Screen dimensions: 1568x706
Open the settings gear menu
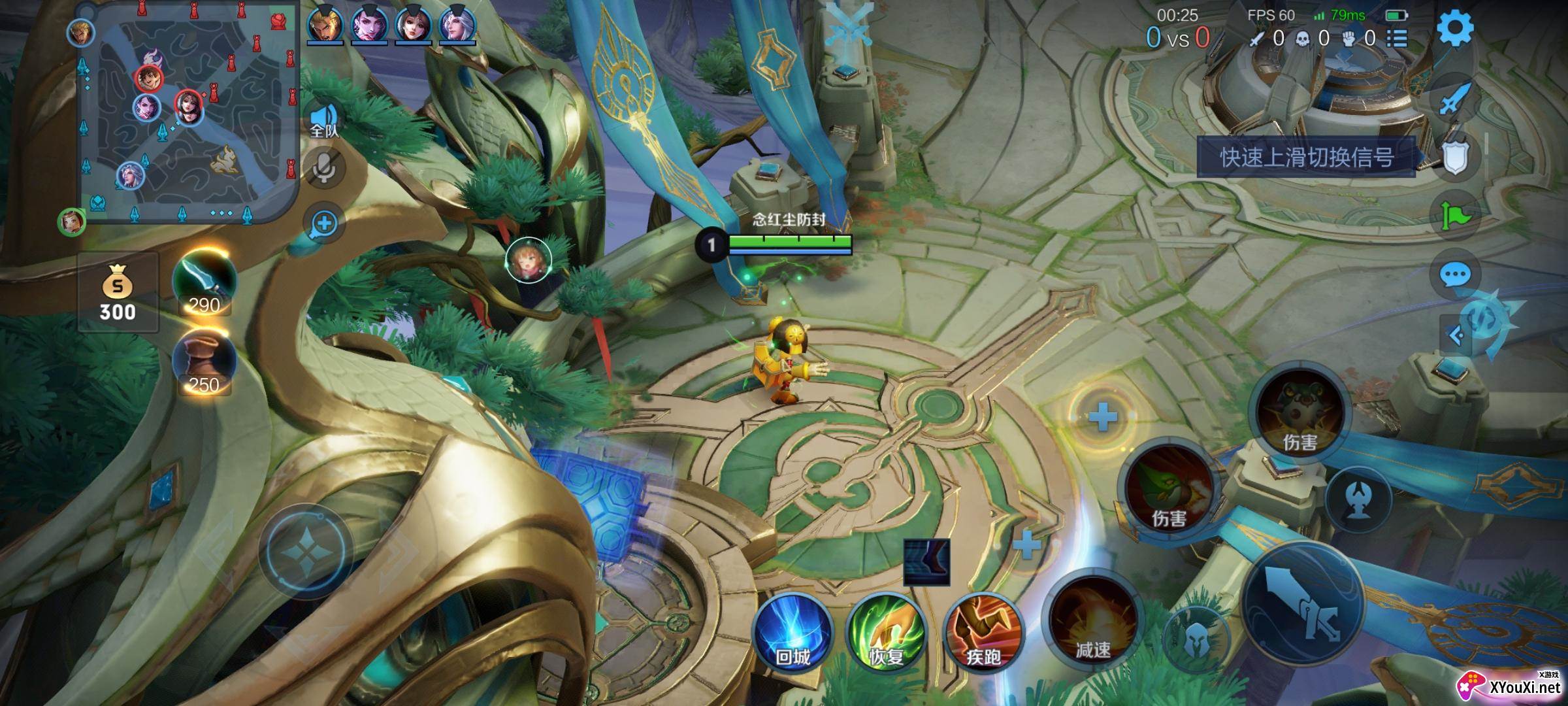(1455, 29)
